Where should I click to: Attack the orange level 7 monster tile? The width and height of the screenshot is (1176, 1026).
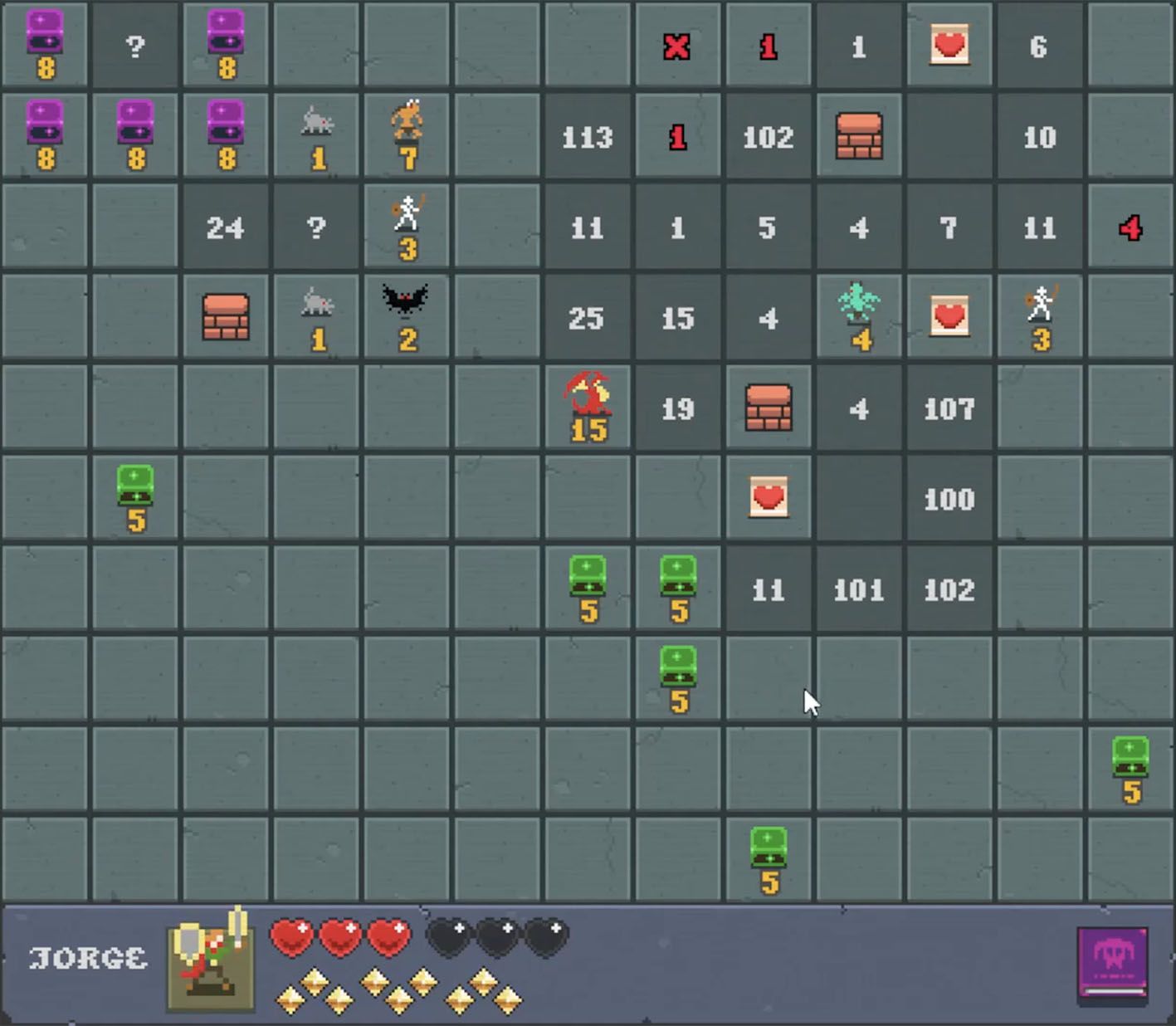407,136
